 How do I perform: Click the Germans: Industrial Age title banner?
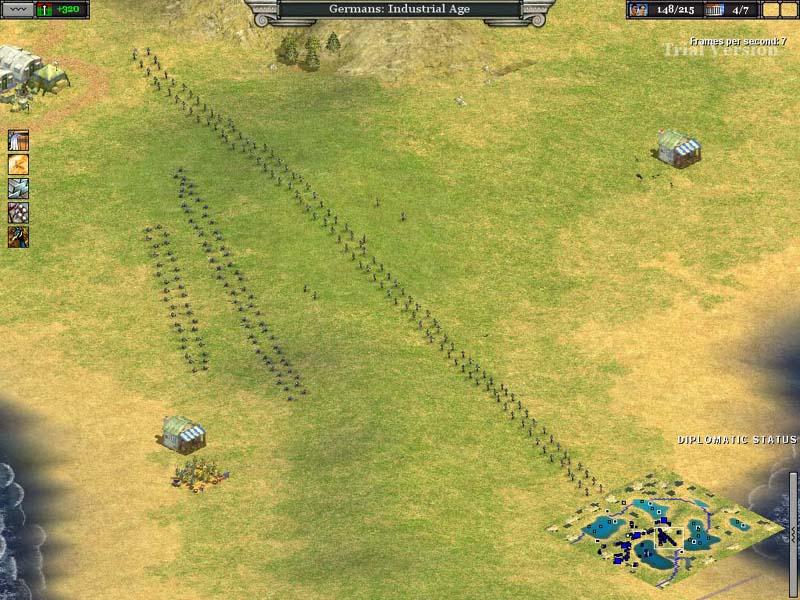[400, 10]
